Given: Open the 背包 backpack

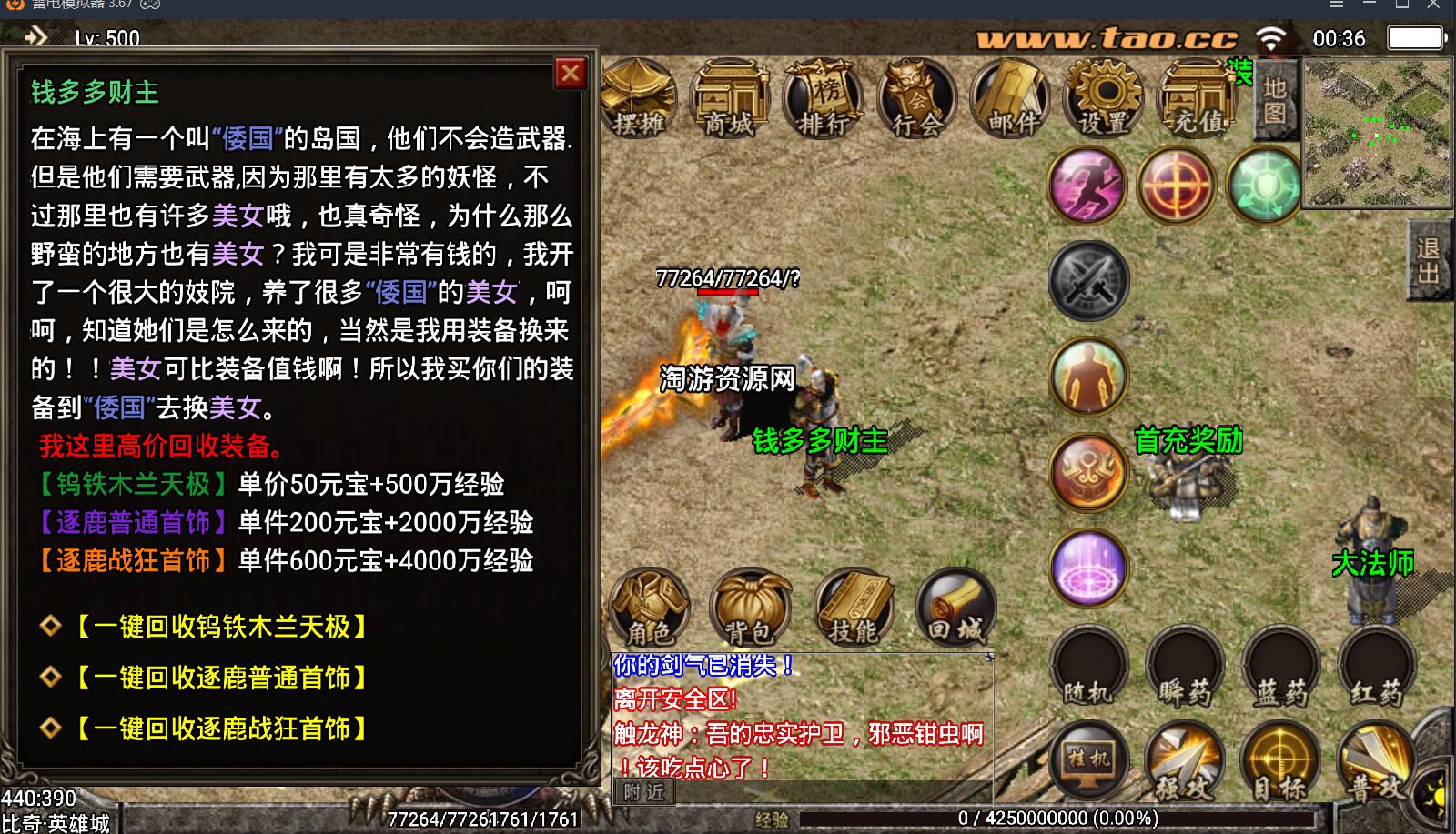Looking at the screenshot, I should tap(750, 607).
